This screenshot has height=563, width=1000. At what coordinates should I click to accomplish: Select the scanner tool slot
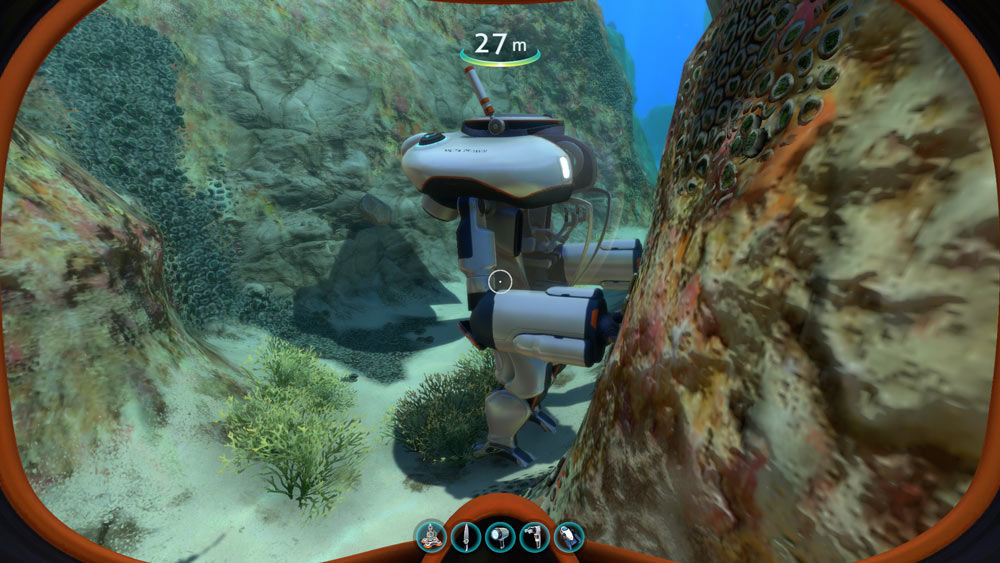click(534, 537)
